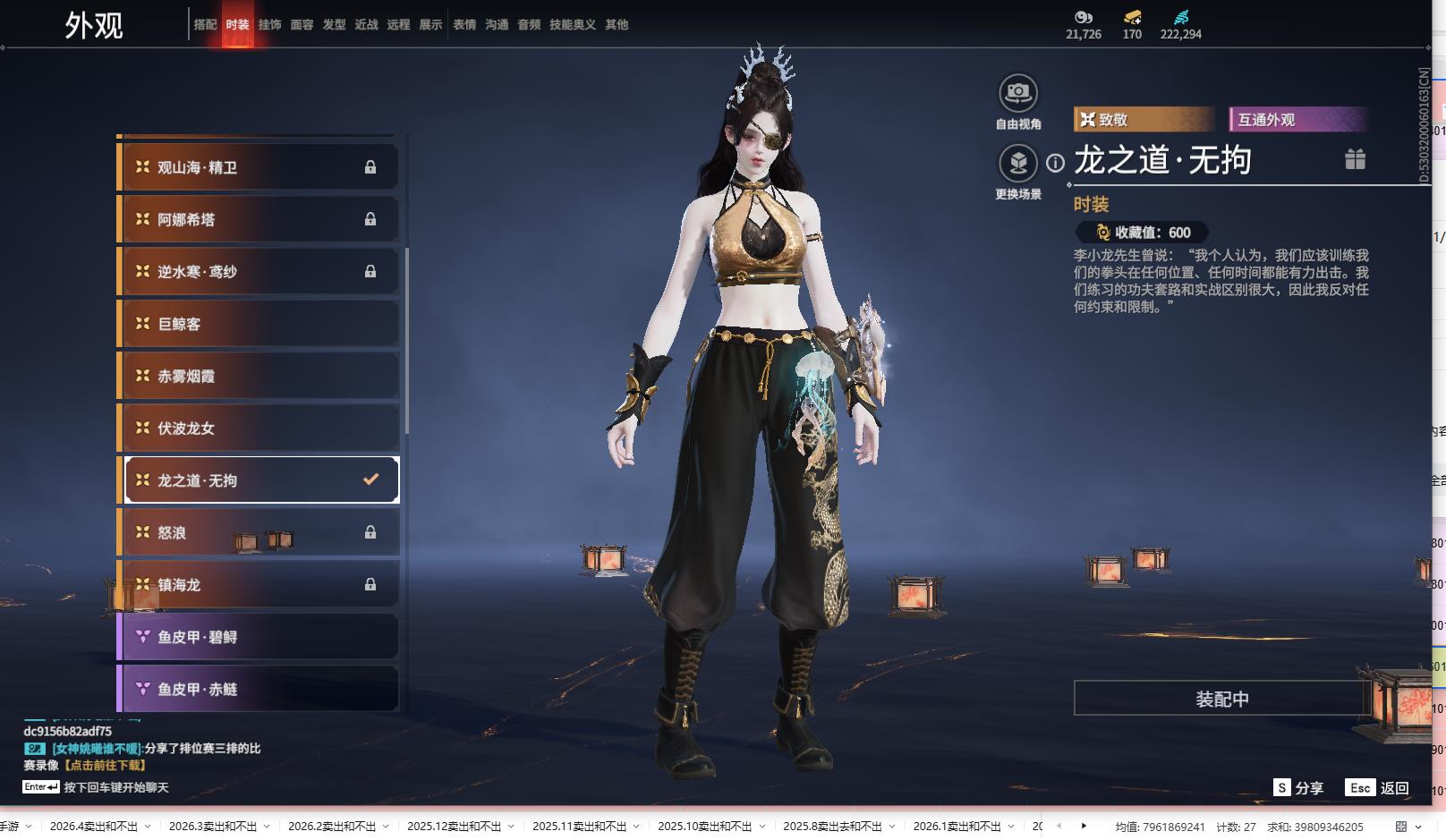Select the 赤雾烟霞 outfit
The height and width of the screenshot is (840, 1446).
(x=259, y=376)
